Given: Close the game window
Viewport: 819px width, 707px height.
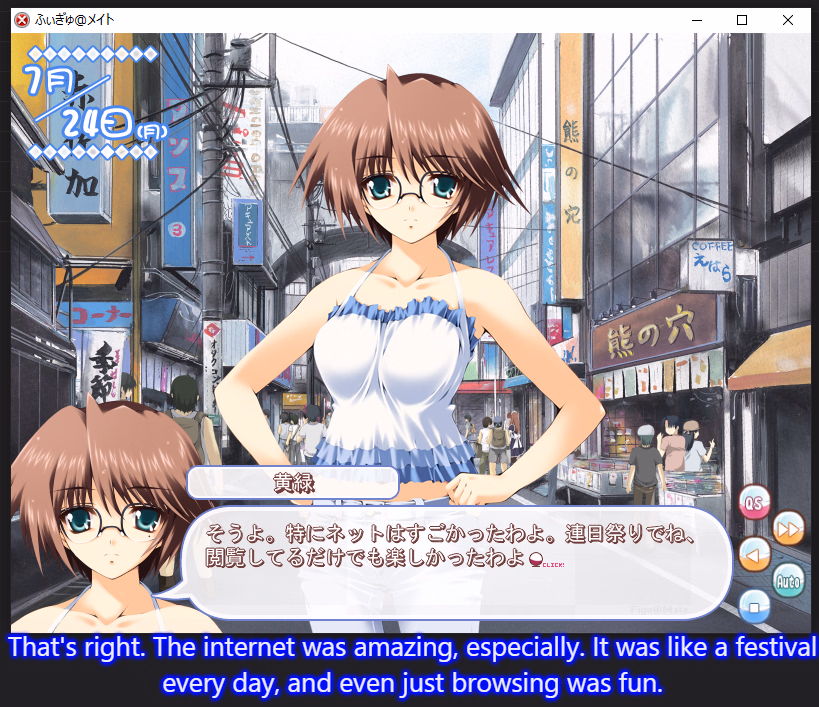Looking at the screenshot, I should (x=788, y=20).
